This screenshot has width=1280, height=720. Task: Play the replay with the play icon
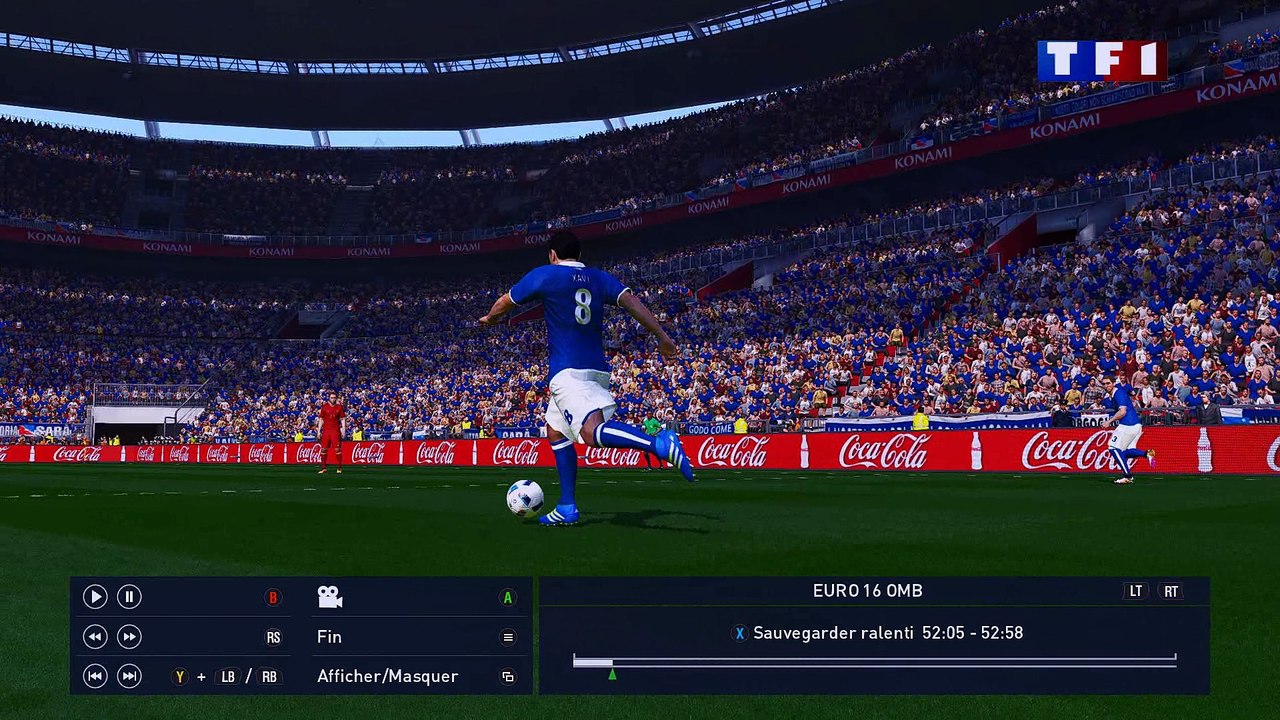[x=95, y=597]
